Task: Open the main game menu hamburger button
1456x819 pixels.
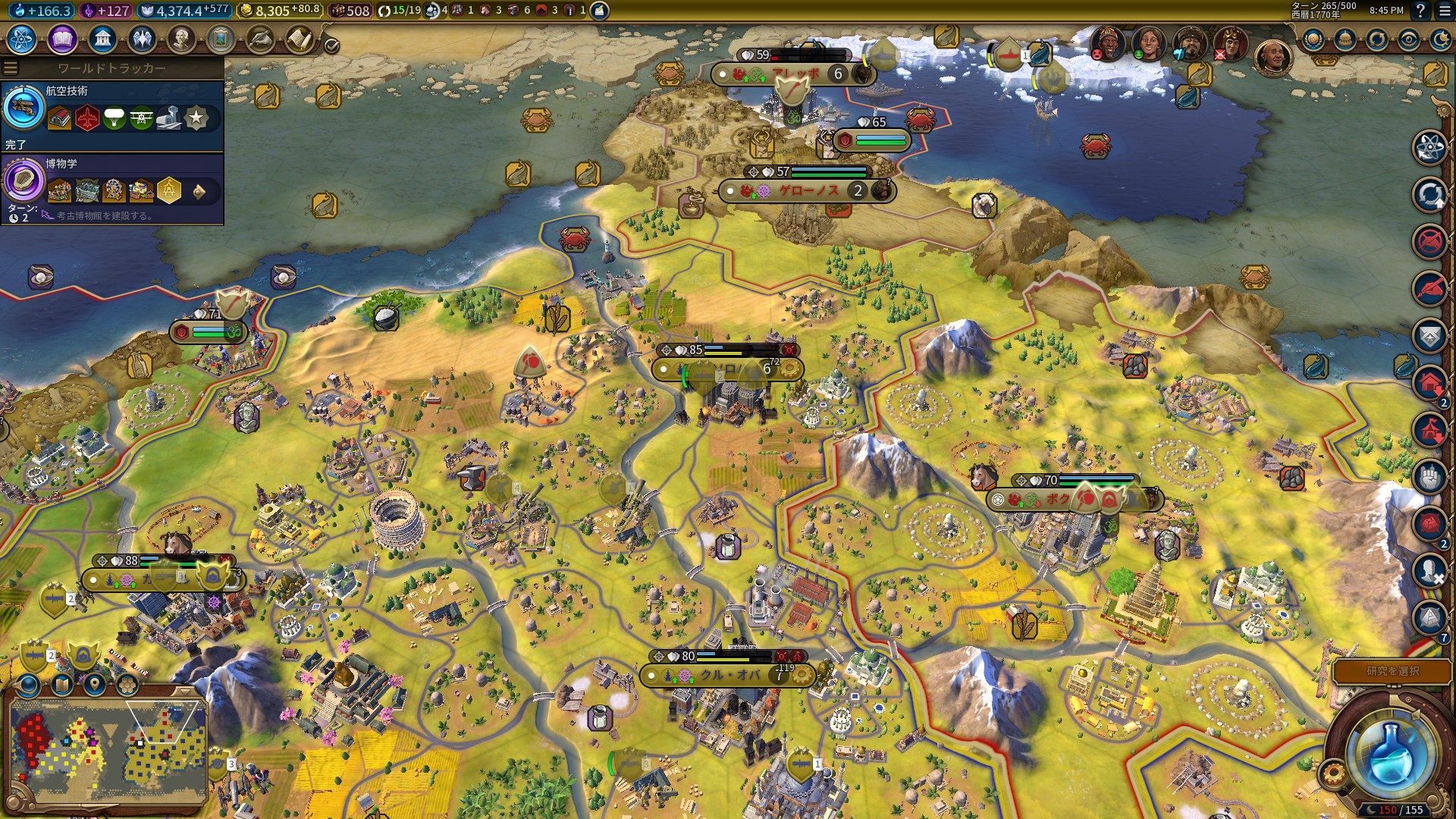Action: pos(1442,11)
